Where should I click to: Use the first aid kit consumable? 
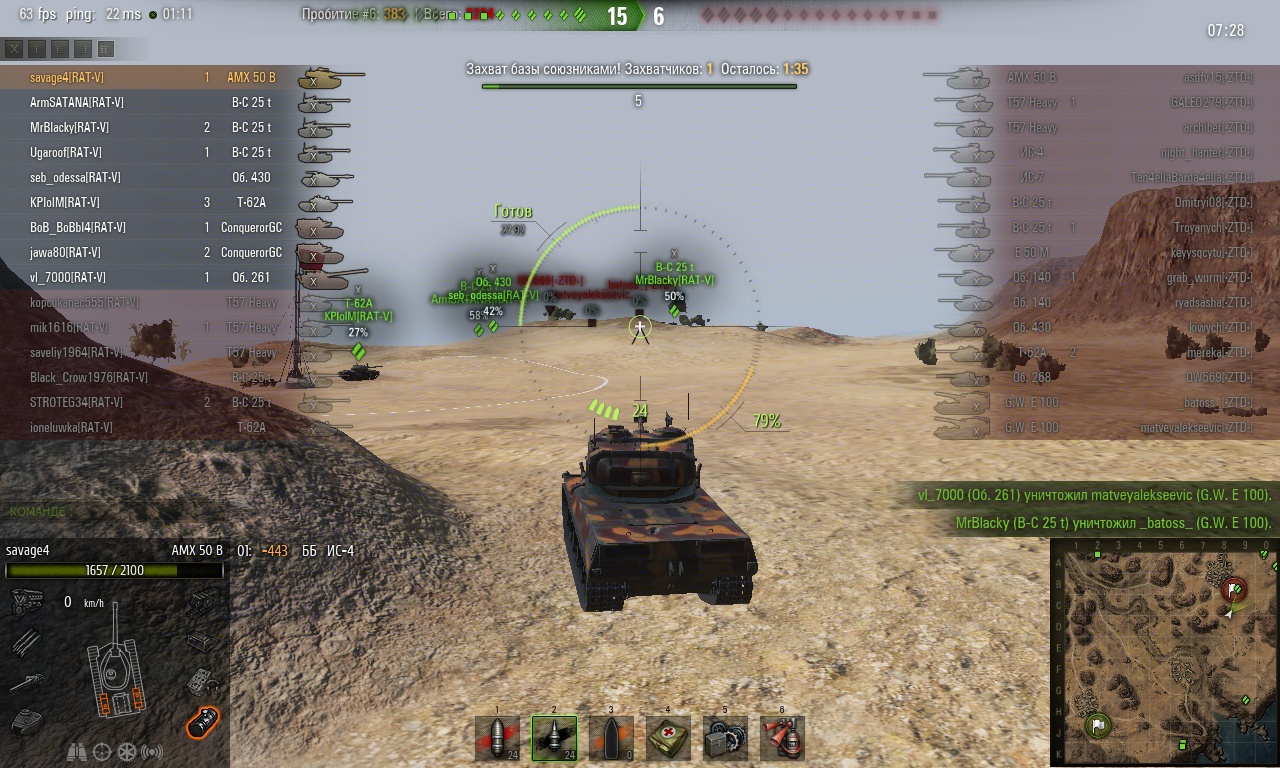[x=668, y=738]
